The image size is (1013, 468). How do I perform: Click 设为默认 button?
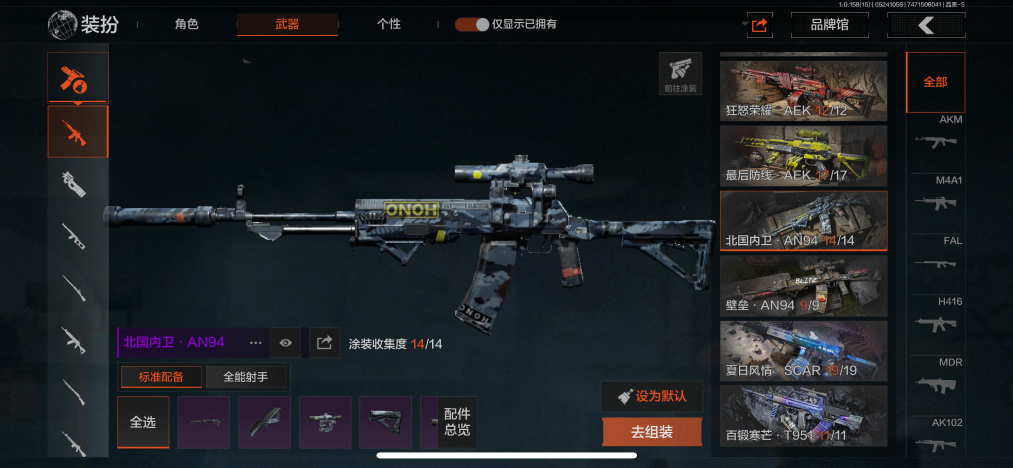click(x=652, y=396)
